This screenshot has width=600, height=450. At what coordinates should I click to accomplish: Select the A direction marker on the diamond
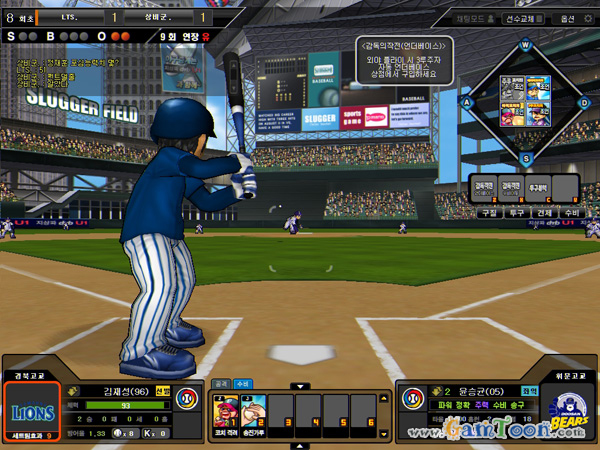(467, 101)
